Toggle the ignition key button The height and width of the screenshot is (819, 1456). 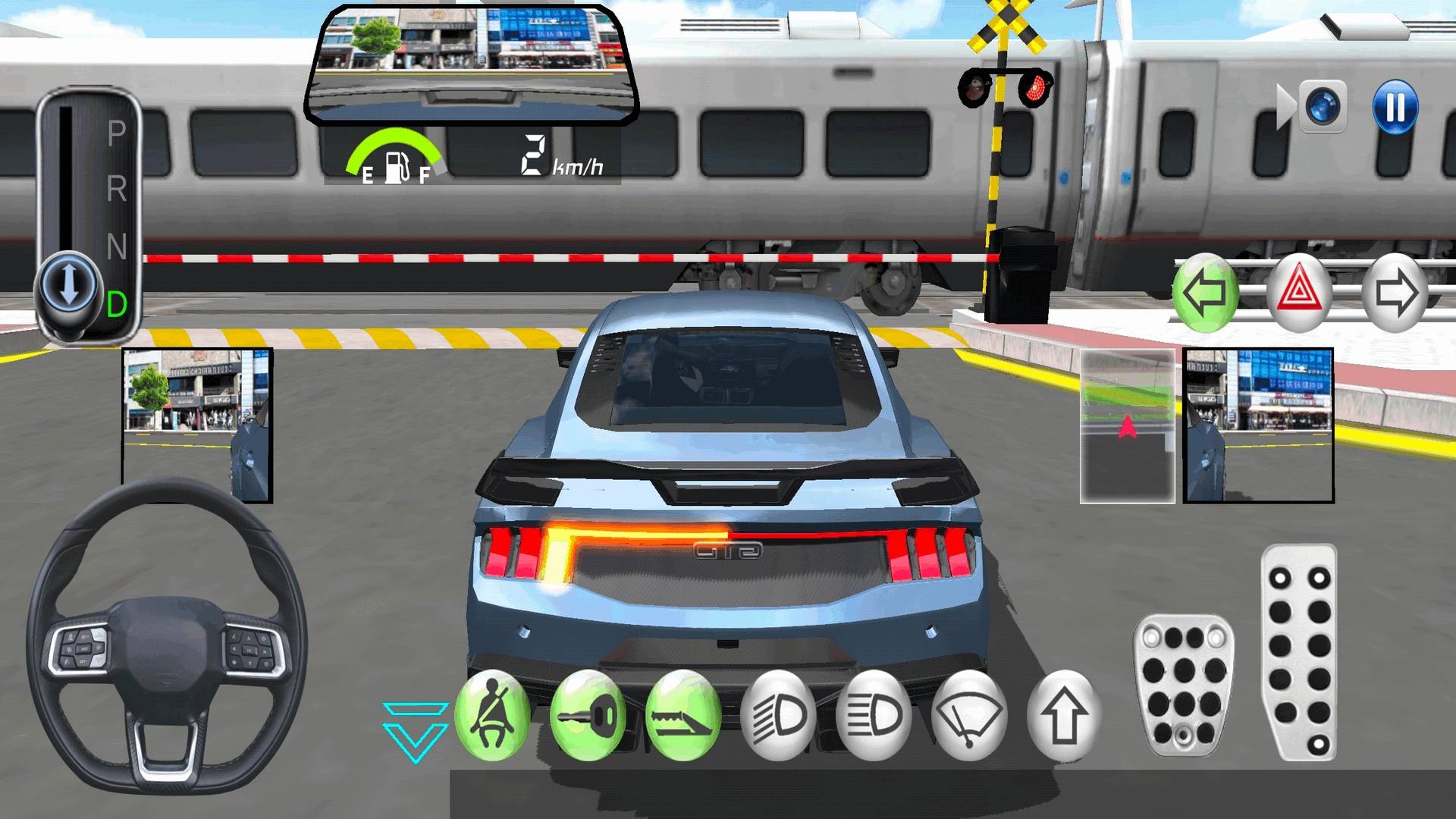coord(588,715)
